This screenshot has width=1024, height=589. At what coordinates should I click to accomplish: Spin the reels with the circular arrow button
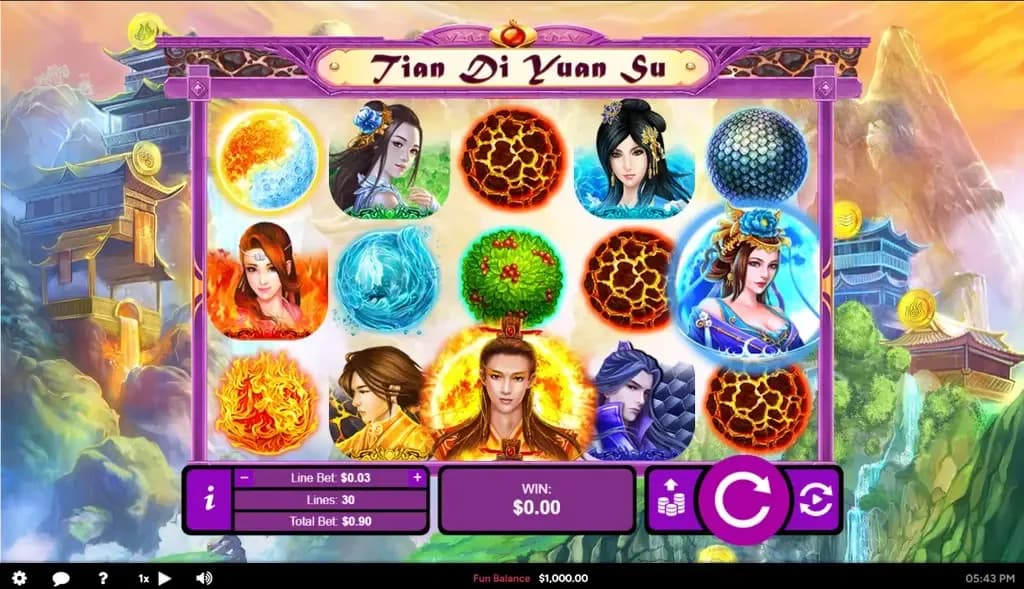[x=742, y=500]
